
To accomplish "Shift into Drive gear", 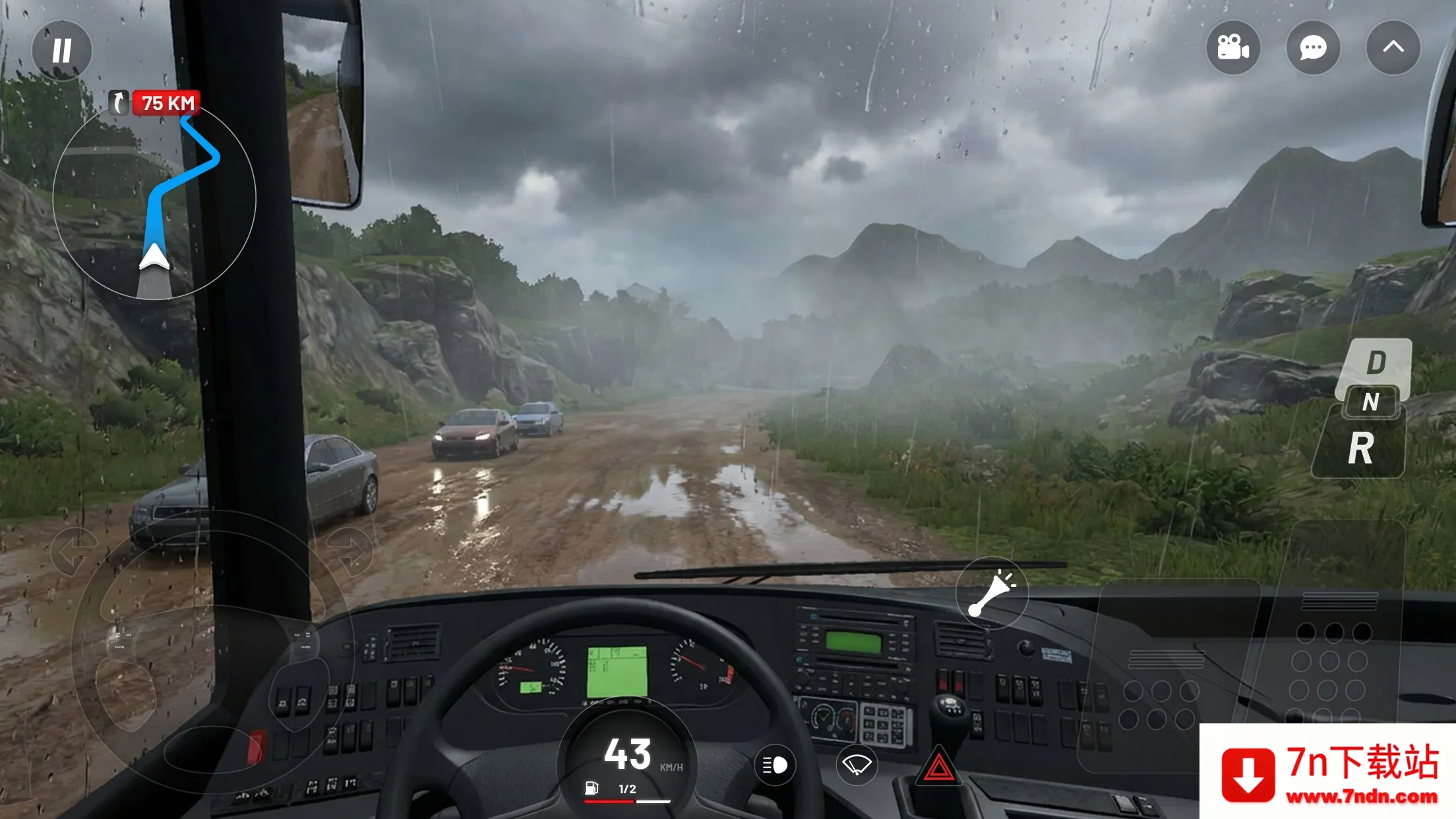I will pyautogui.click(x=1376, y=363).
